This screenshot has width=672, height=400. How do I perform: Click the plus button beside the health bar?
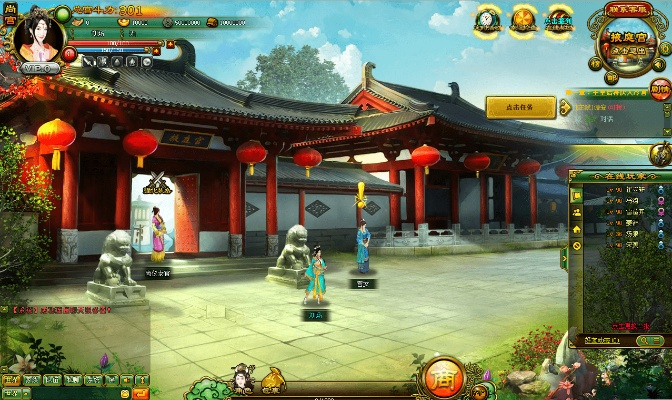171,45
